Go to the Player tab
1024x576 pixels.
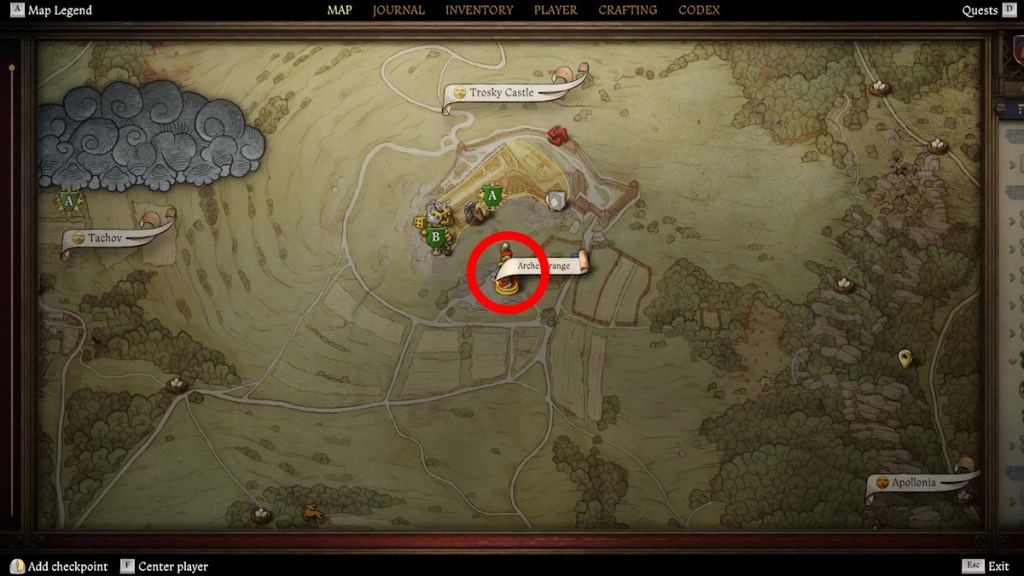[555, 10]
